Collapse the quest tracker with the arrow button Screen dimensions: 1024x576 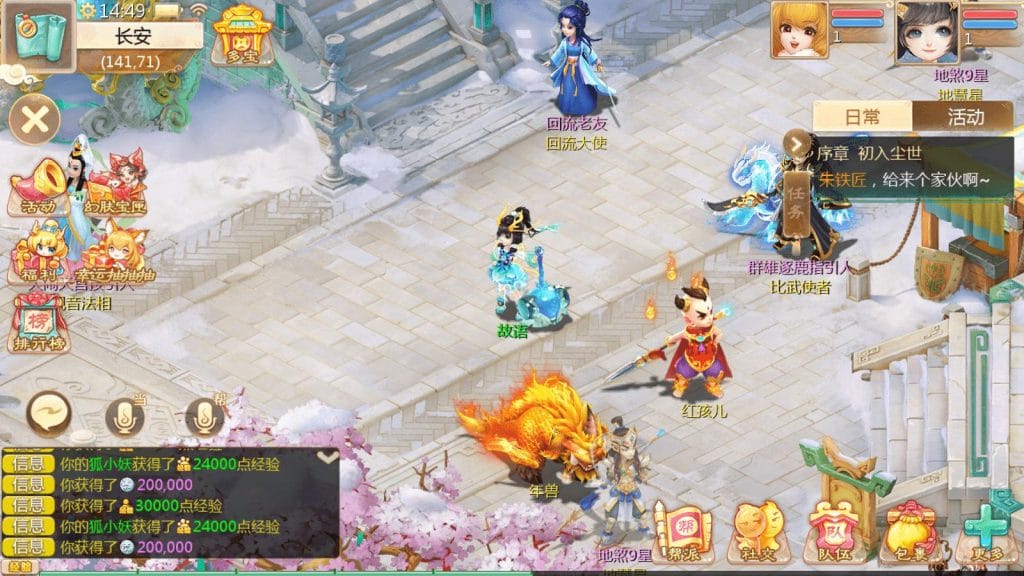pos(797,145)
